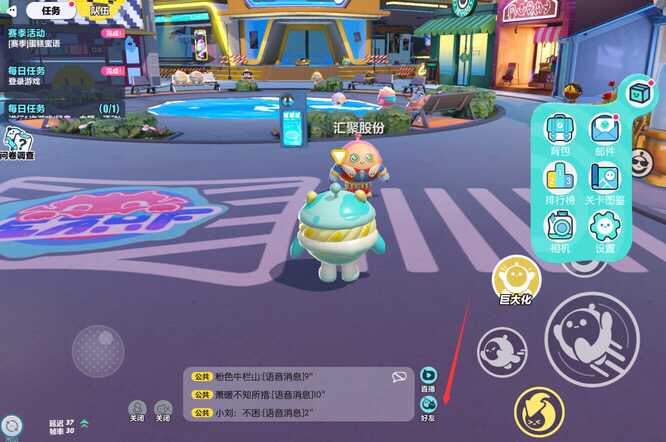Open the 相机 camera mode
666x442 pixels.
click(560, 230)
